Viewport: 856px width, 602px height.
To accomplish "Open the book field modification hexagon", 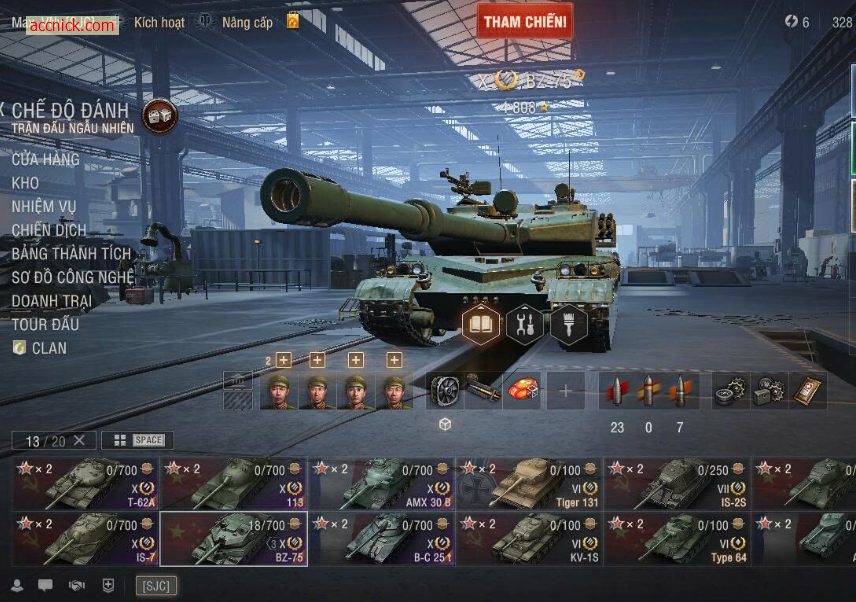I will pyautogui.click(x=481, y=324).
